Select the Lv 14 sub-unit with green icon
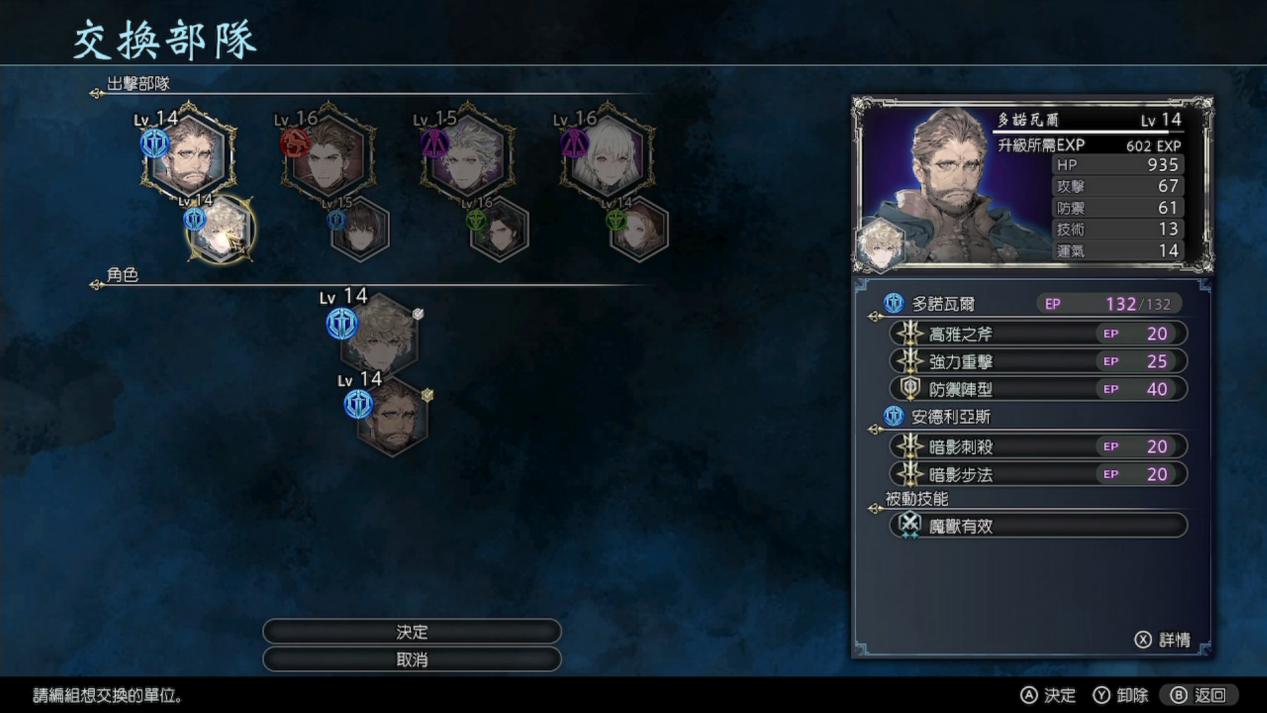This screenshot has height=713, width=1267. [639, 230]
